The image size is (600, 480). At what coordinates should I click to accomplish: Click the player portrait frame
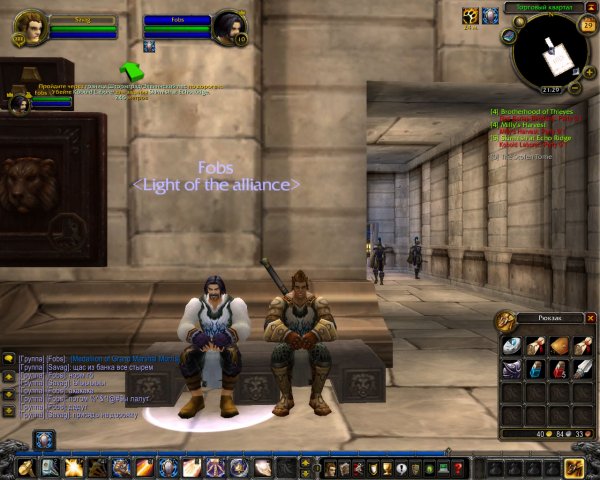click(31, 27)
